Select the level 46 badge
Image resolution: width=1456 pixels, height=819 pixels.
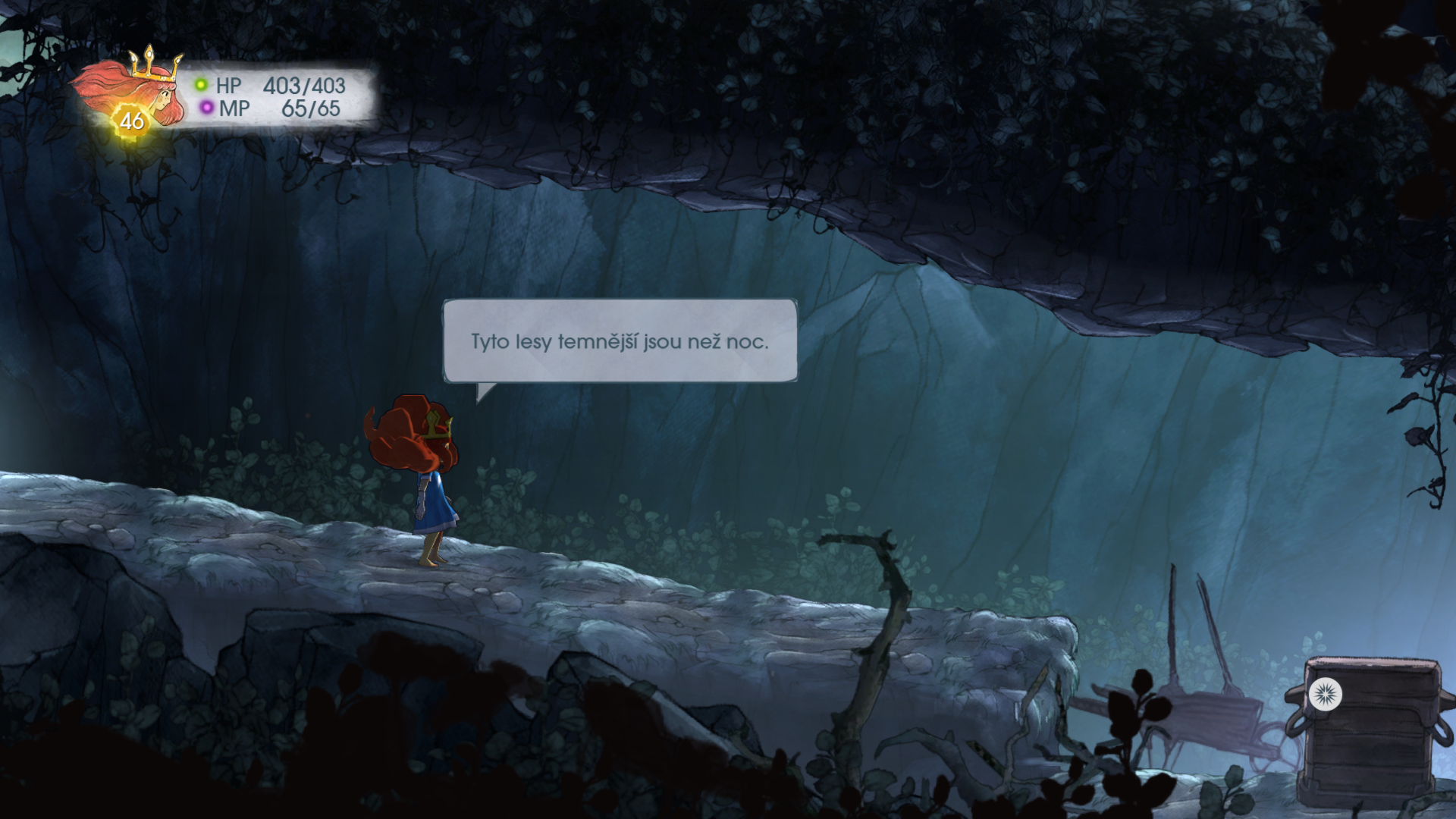click(132, 121)
